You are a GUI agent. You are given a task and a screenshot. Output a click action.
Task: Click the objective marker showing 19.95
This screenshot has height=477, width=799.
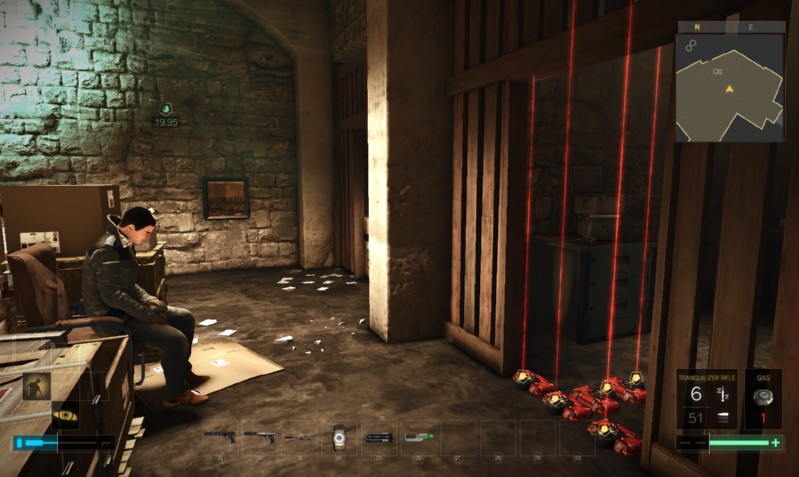[166, 113]
